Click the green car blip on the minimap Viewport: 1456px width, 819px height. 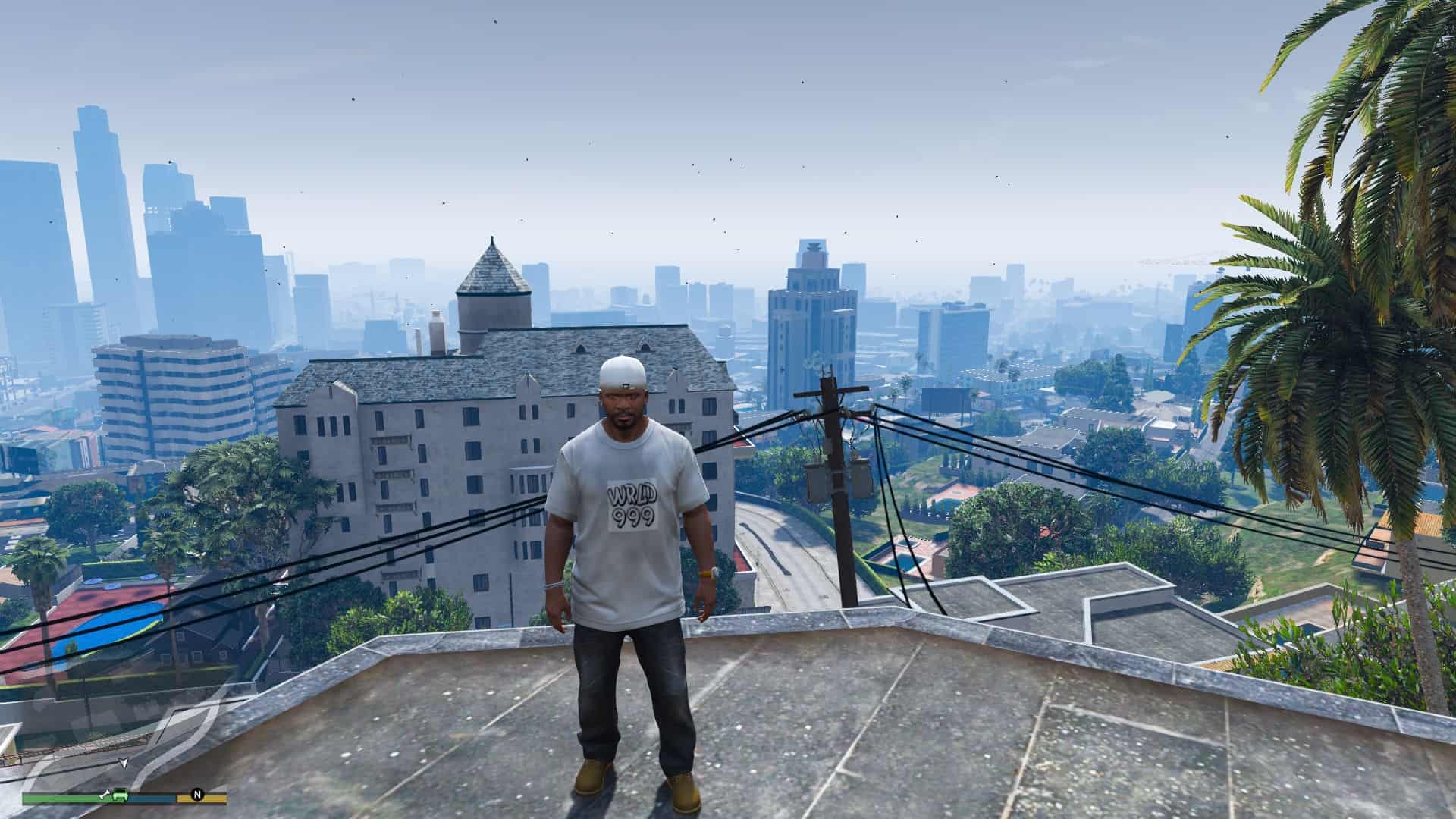tap(121, 795)
